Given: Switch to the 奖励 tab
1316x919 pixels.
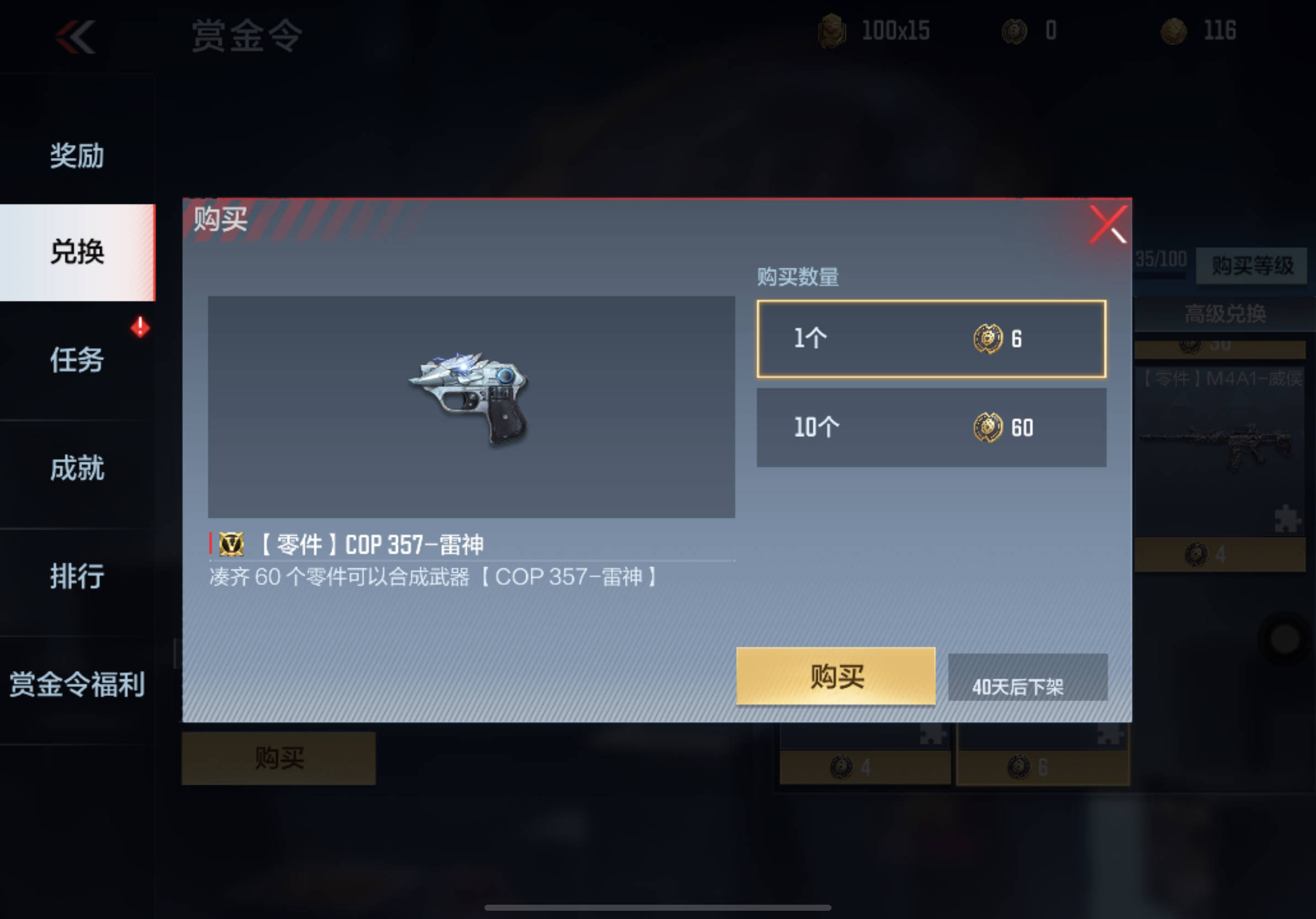Looking at the screenshot, I should tap(75, 155).
